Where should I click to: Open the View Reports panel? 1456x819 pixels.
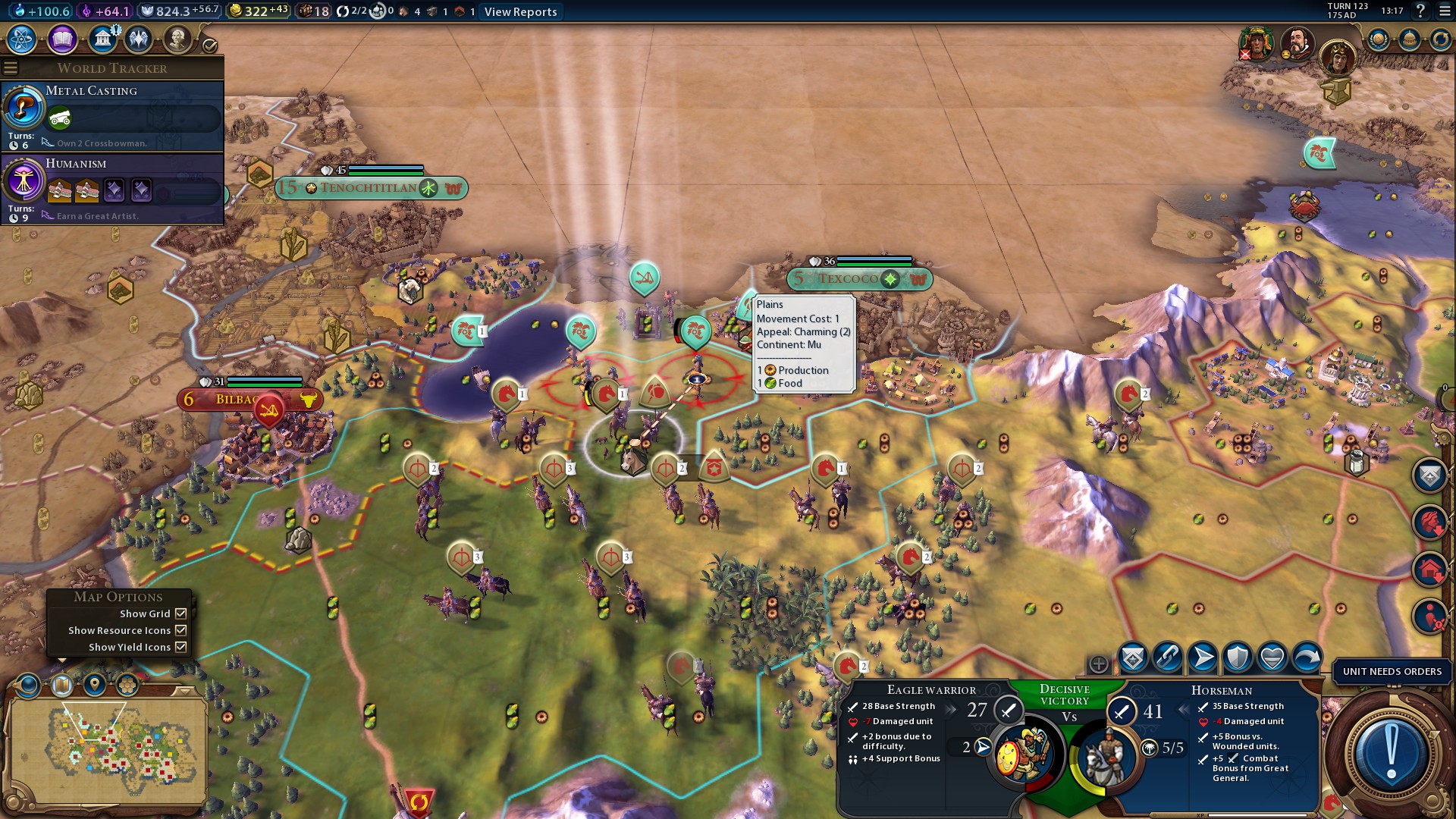point(520,11)
